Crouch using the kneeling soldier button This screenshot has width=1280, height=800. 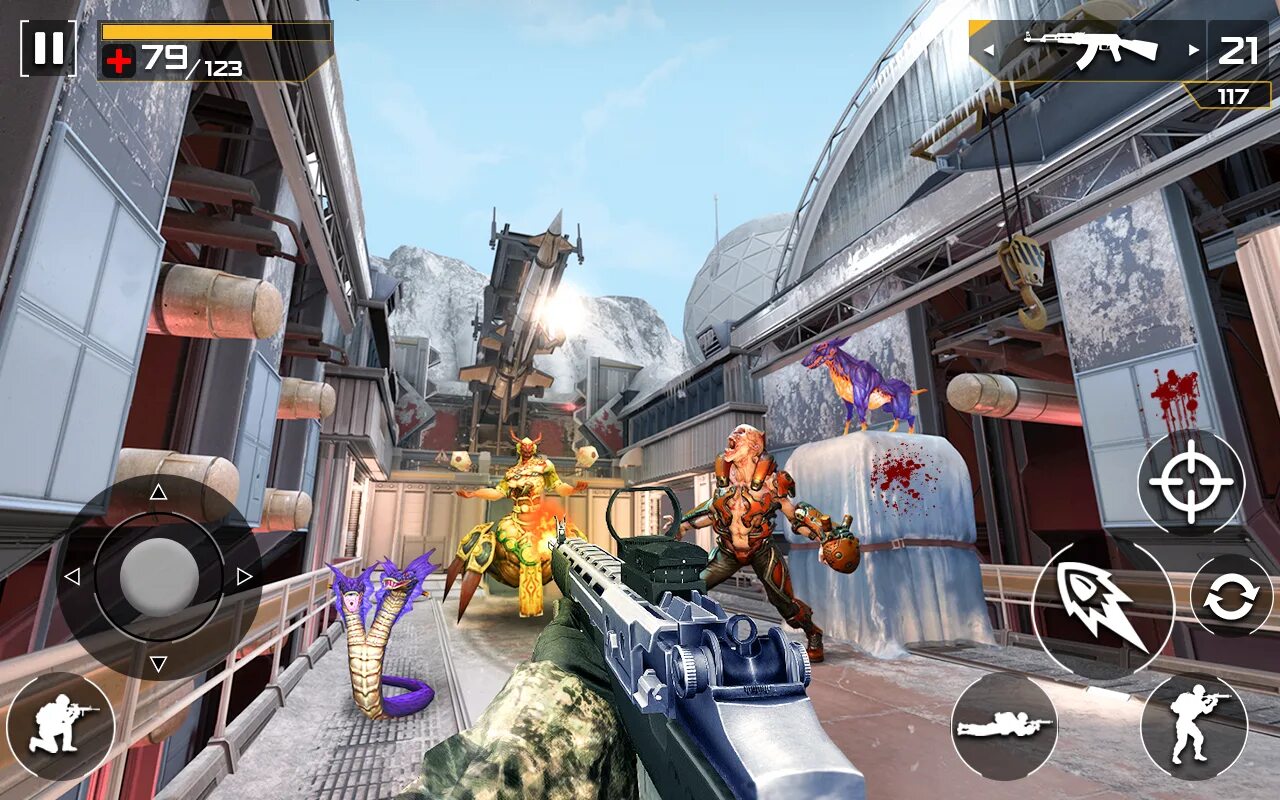[x=60, y=726]
